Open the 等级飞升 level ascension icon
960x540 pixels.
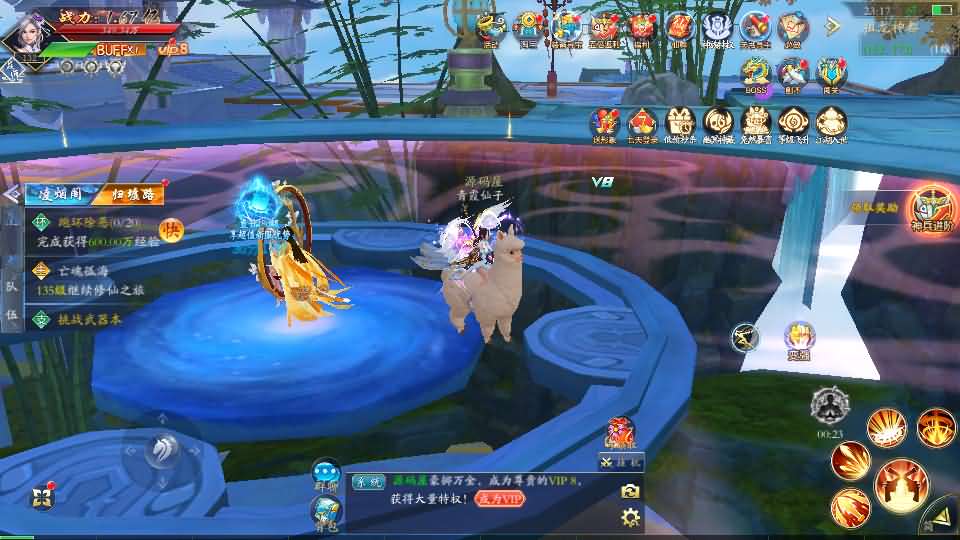coord(793,123)
